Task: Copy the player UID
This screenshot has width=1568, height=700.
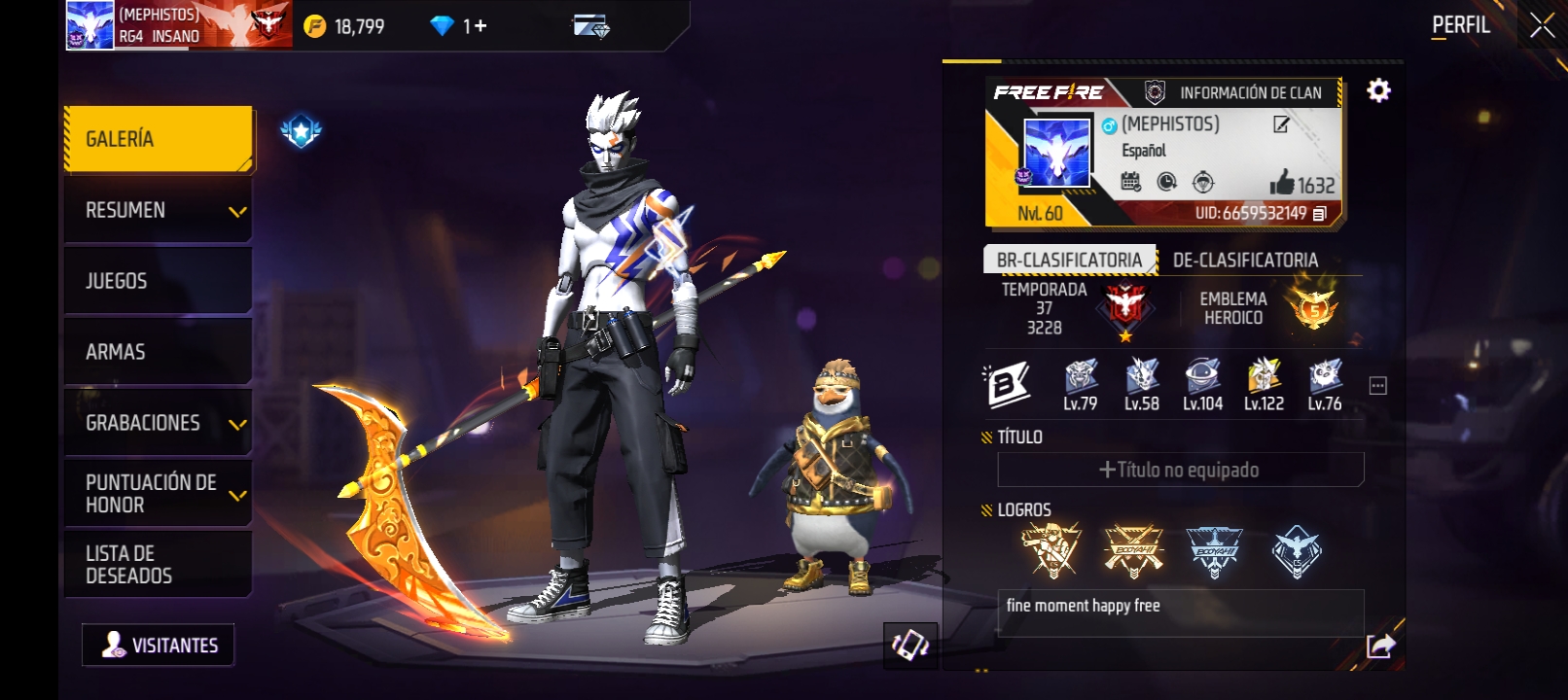Action: pos(1320,214)
